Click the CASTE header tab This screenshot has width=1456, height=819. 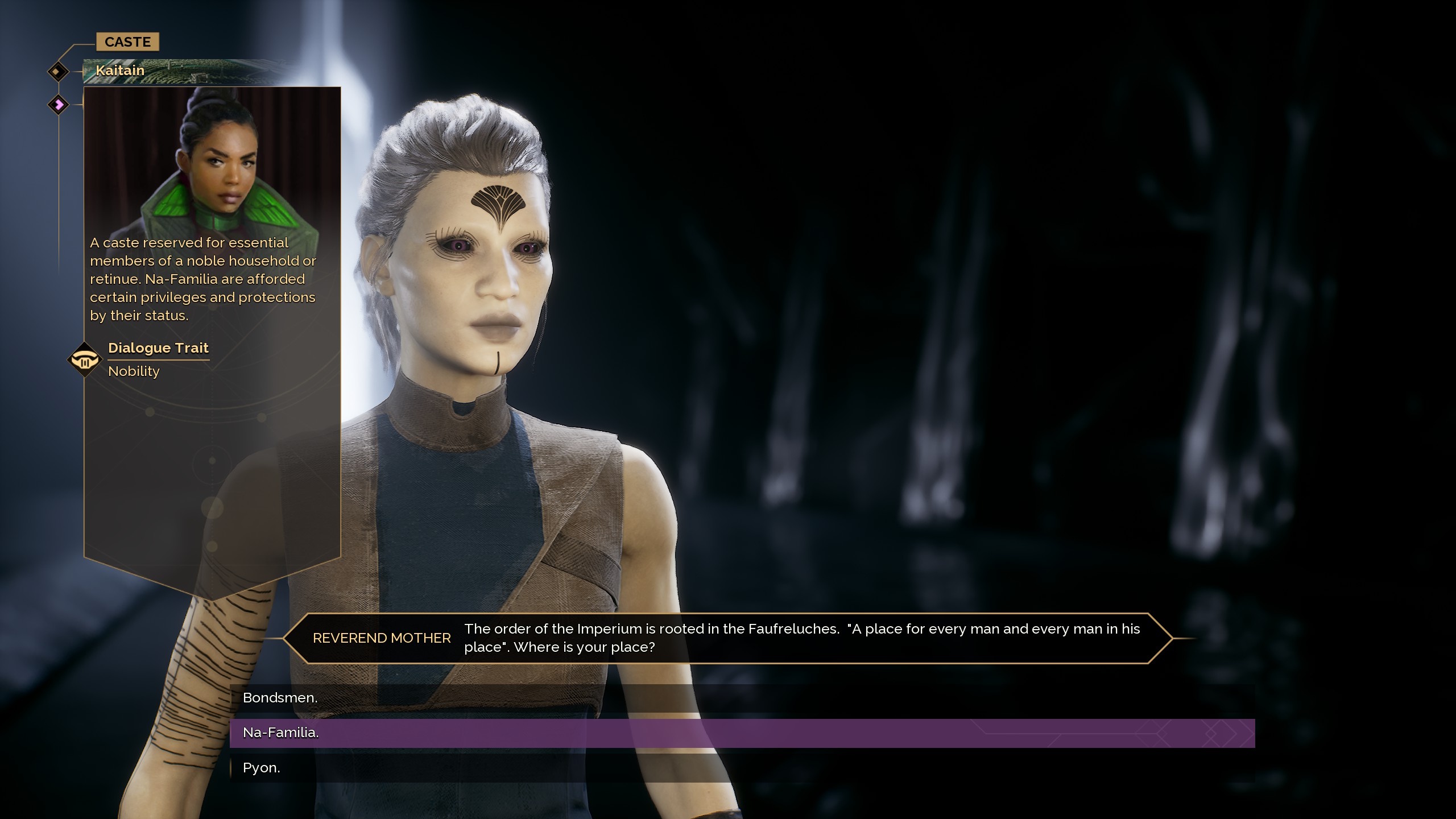[127, 41]
